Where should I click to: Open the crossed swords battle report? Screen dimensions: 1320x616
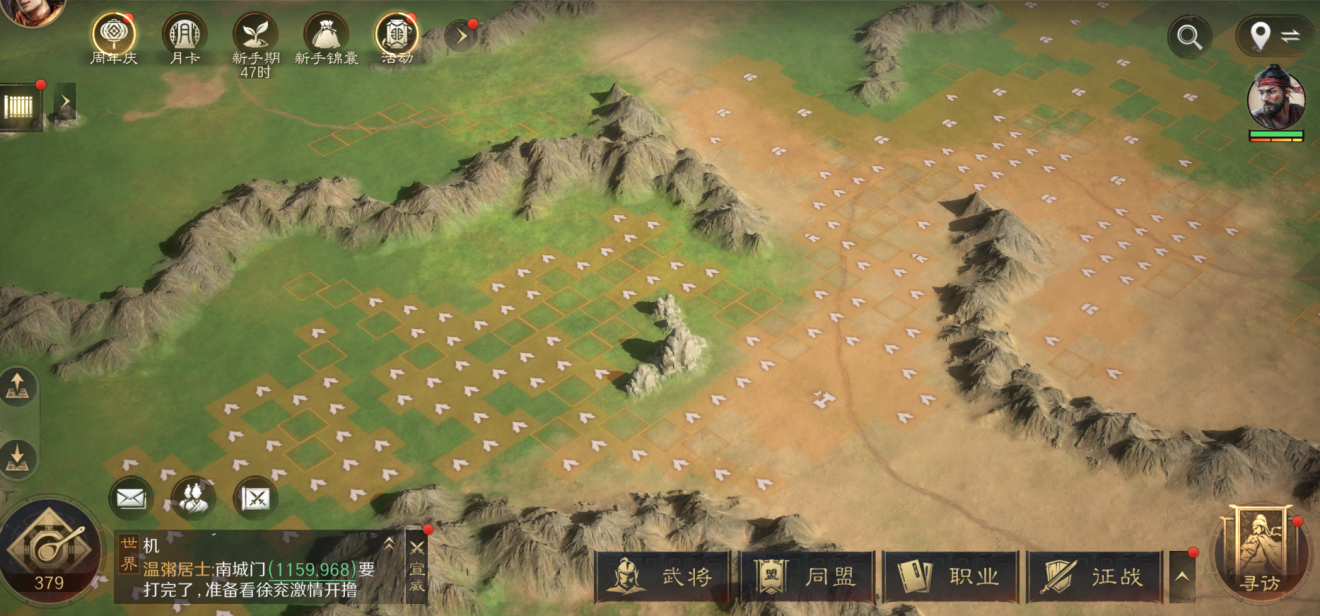click(255, 497)
